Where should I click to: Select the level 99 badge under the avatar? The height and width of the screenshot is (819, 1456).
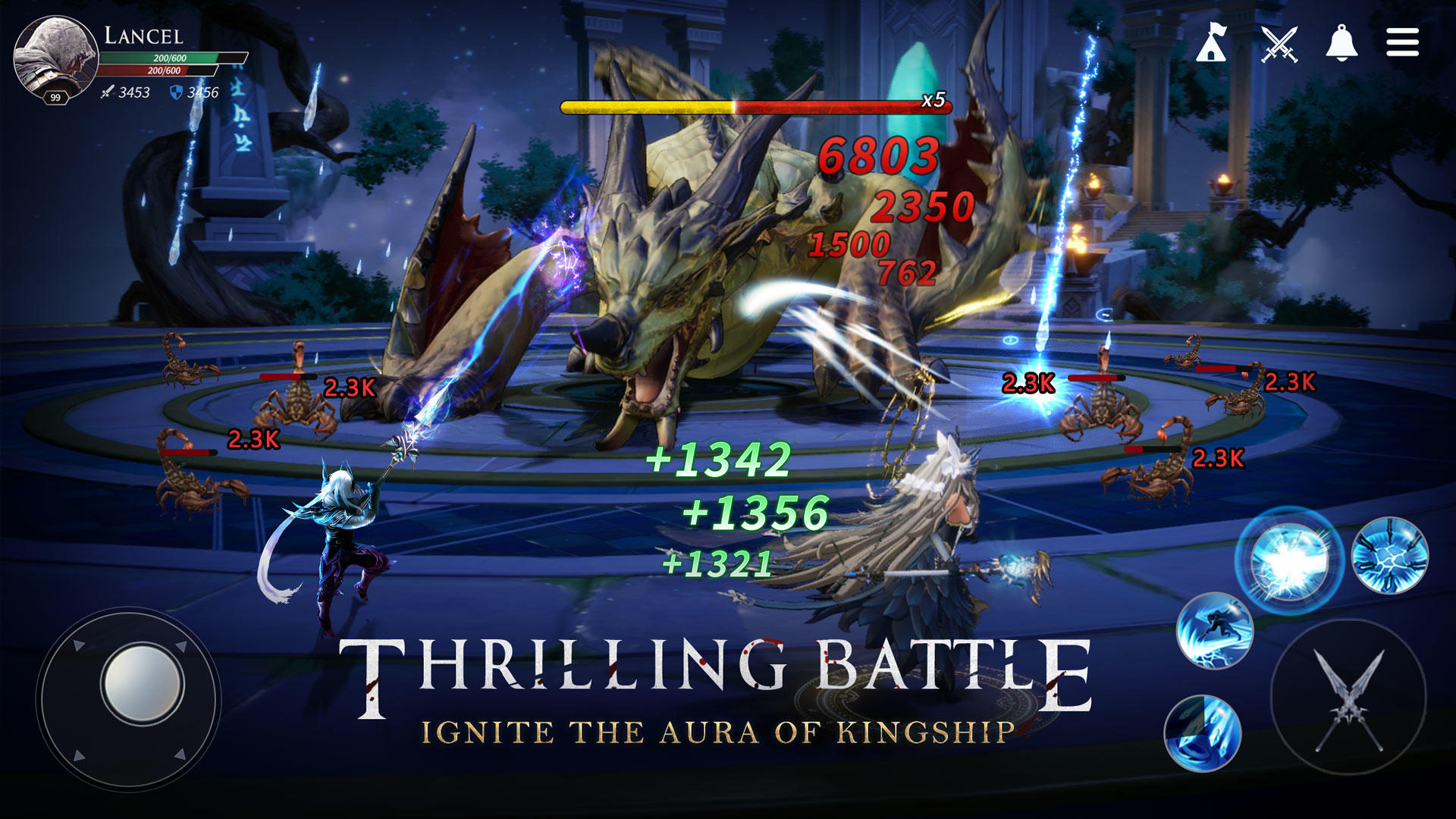tap(55, 96)
